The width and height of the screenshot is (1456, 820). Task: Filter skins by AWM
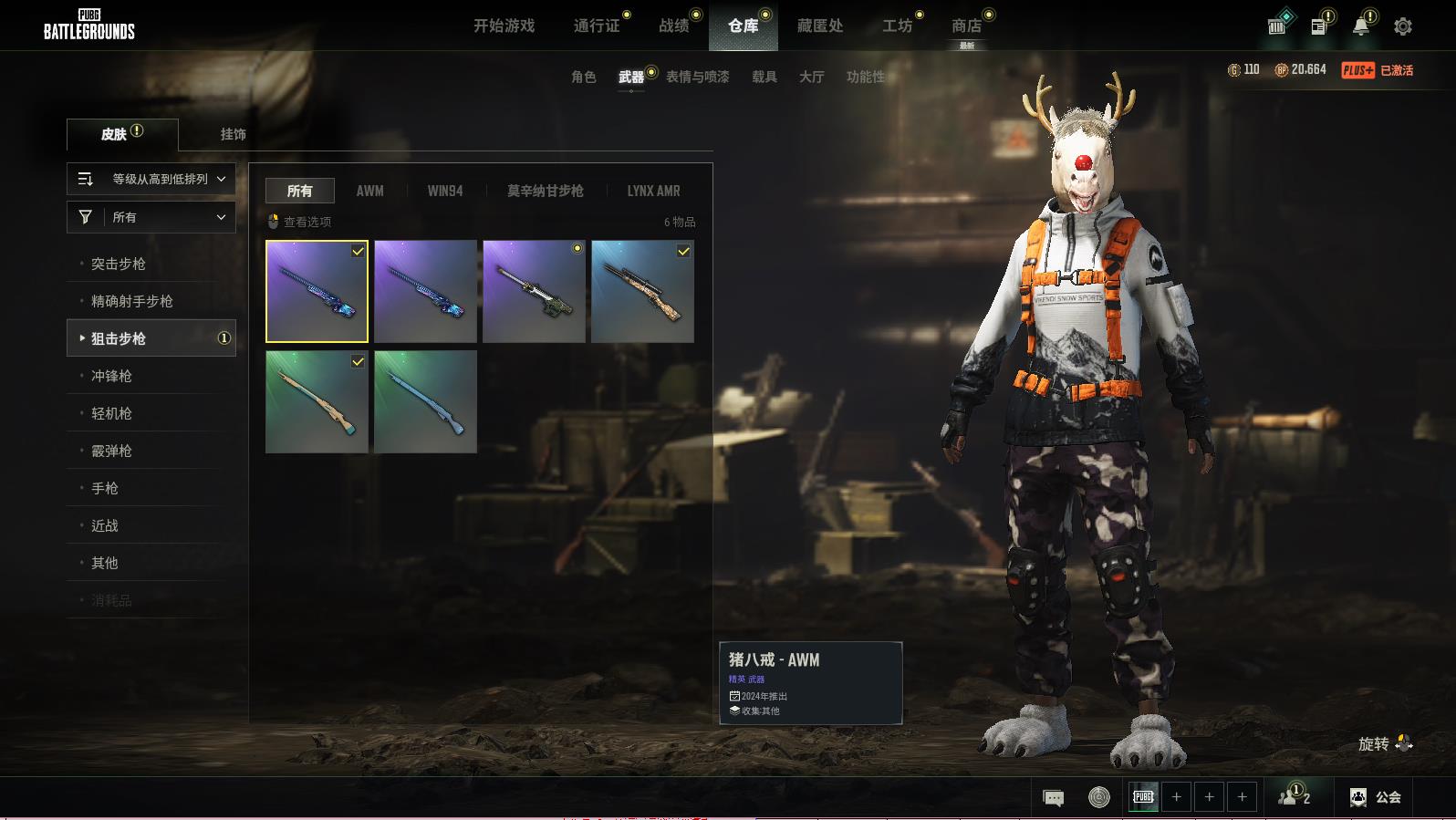[369, 191]
